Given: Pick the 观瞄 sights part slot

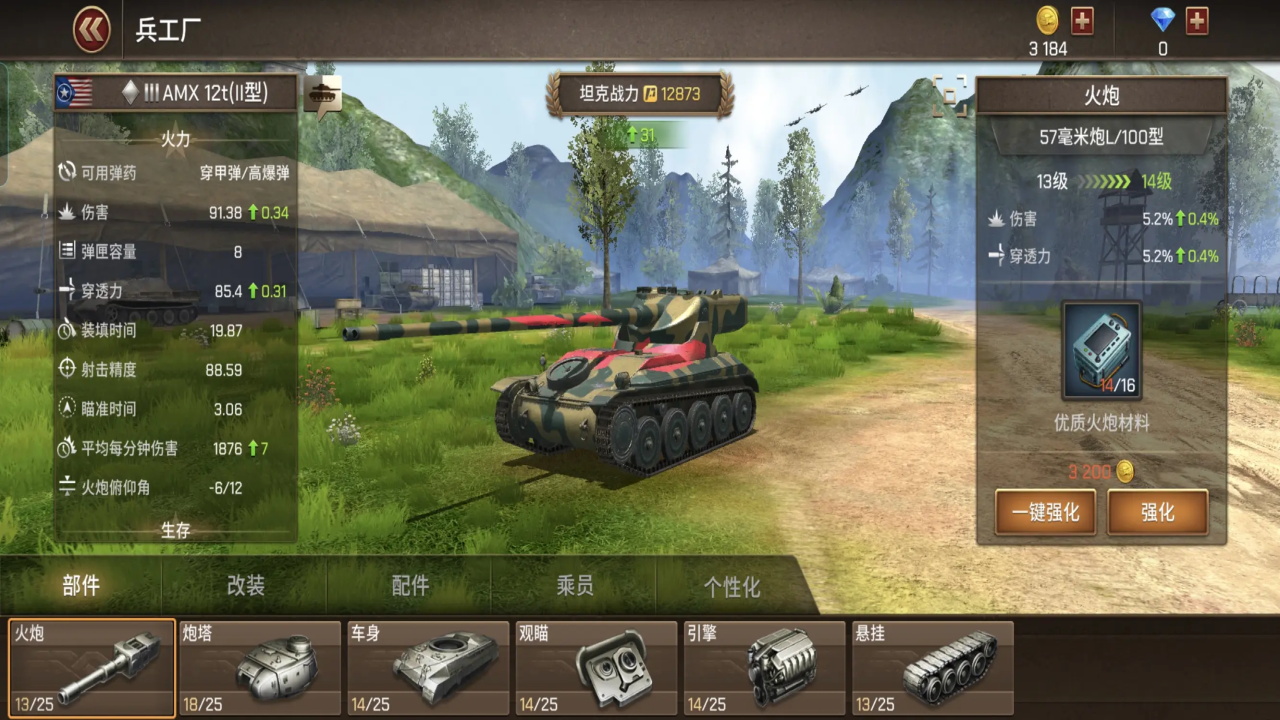Looking at the screenshot, I should tap(596, 668).
